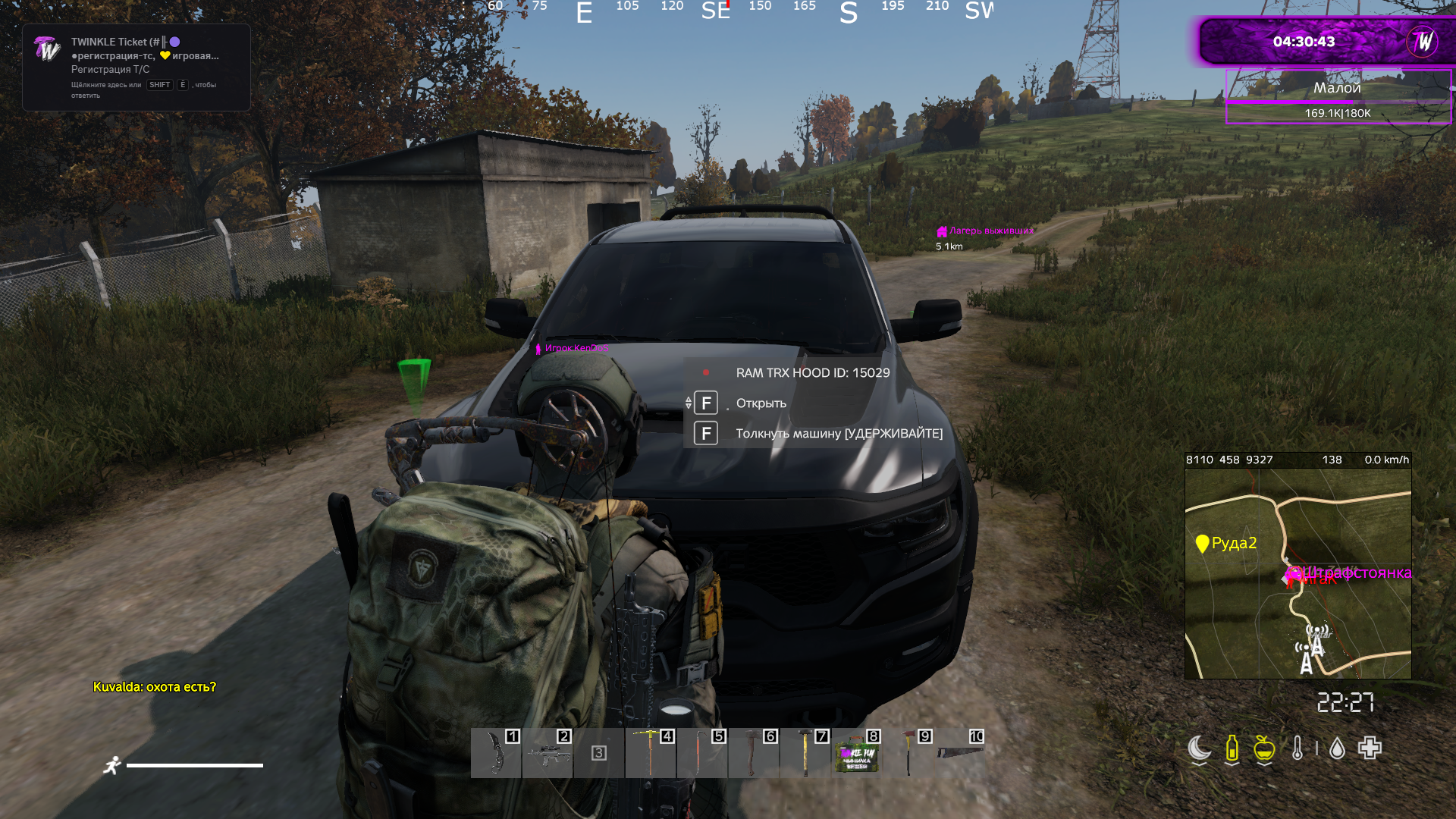Viewport: 1456px width, 819px height.
Task: Choose the 'Толкнуть машину' action
Action: coord(839,434)
